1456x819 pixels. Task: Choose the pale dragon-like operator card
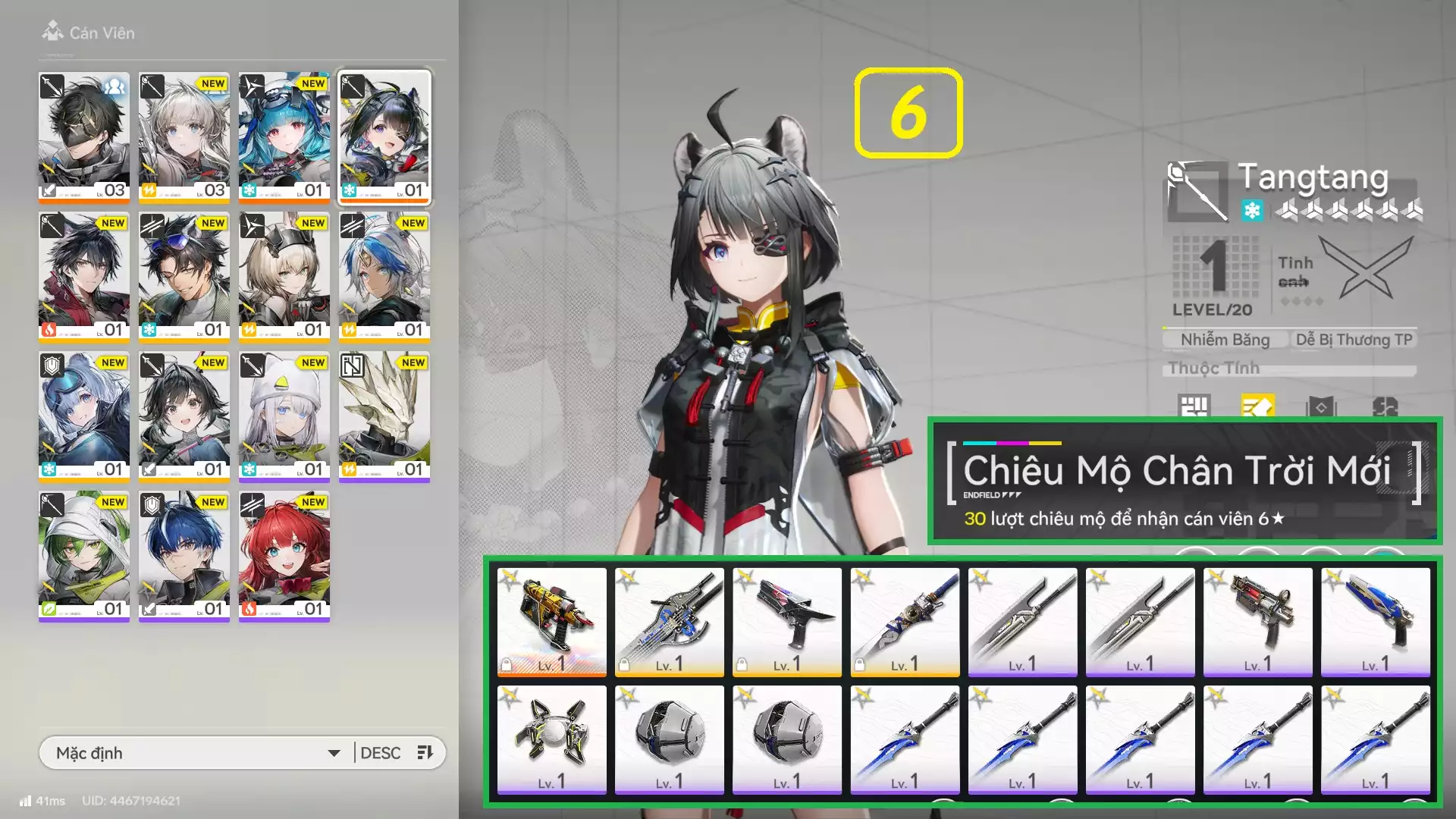click(x=384, y=416)
